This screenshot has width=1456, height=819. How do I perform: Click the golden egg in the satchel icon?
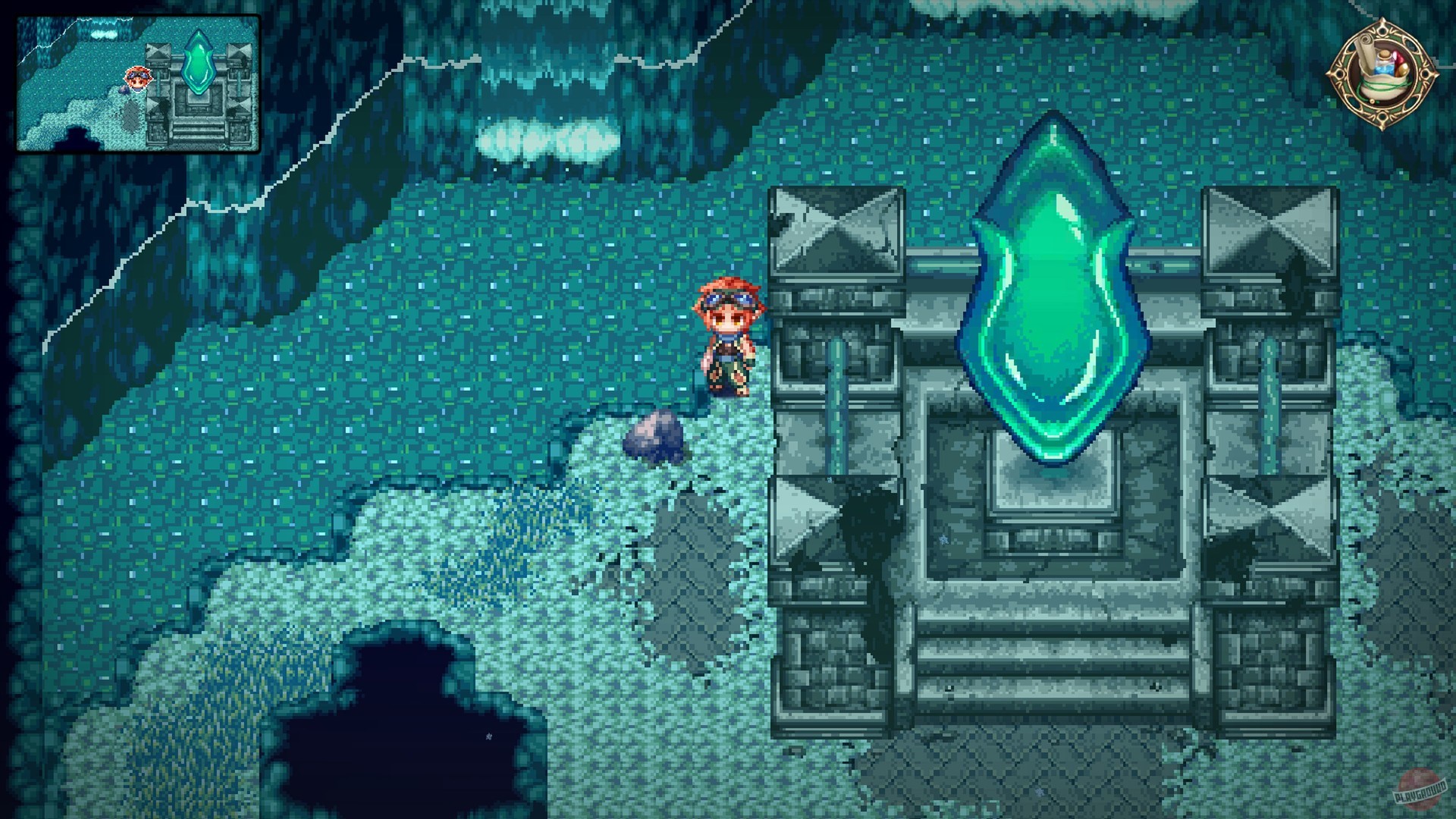tap(1403, 70)
